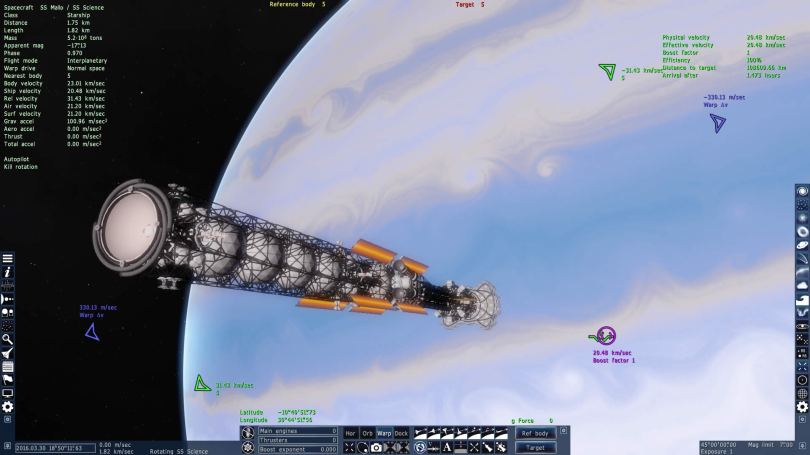
Task: Open the display monitor icon
Action: tap(7, 393)
